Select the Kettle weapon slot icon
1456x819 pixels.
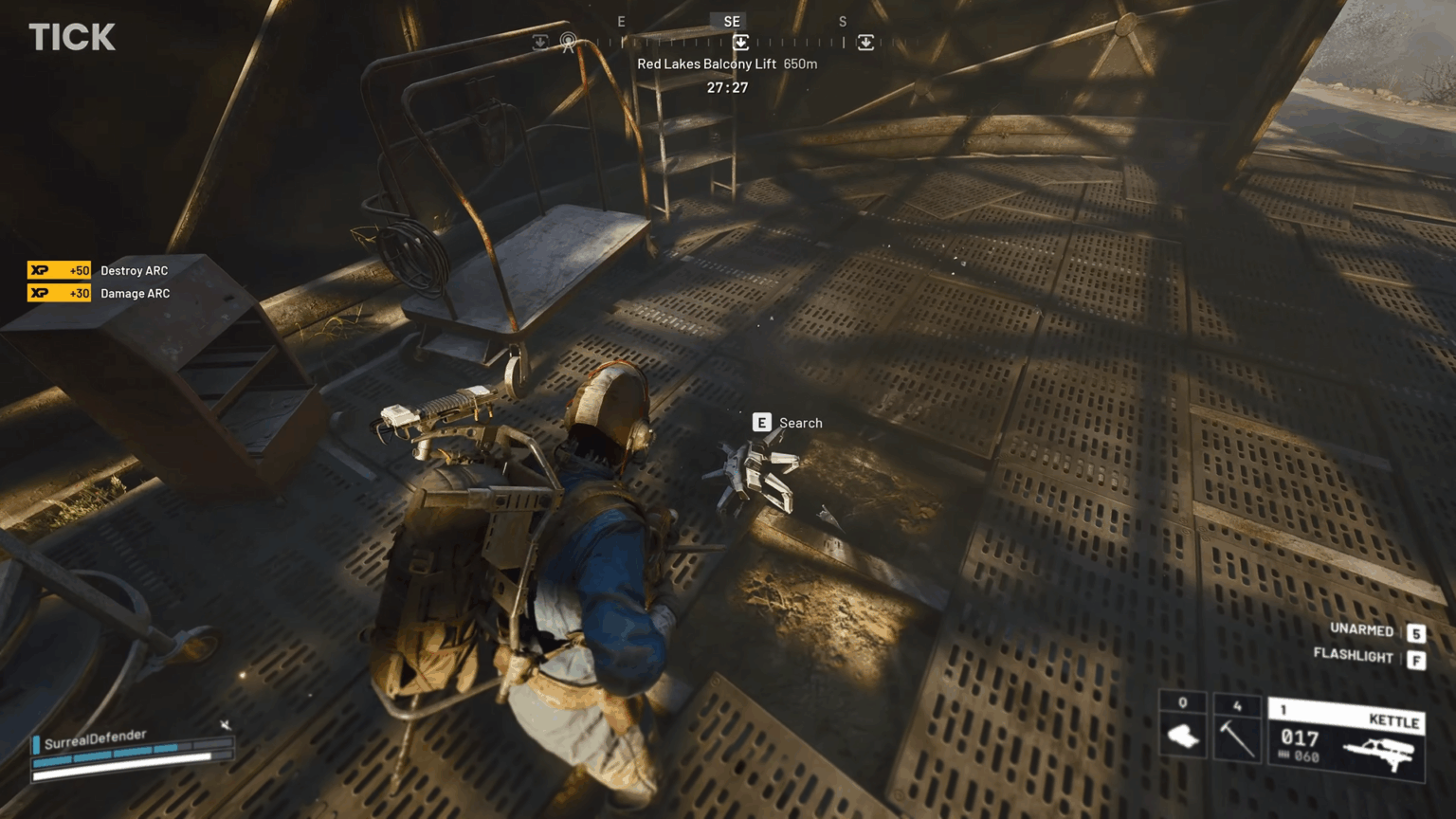pos(1395,719)
